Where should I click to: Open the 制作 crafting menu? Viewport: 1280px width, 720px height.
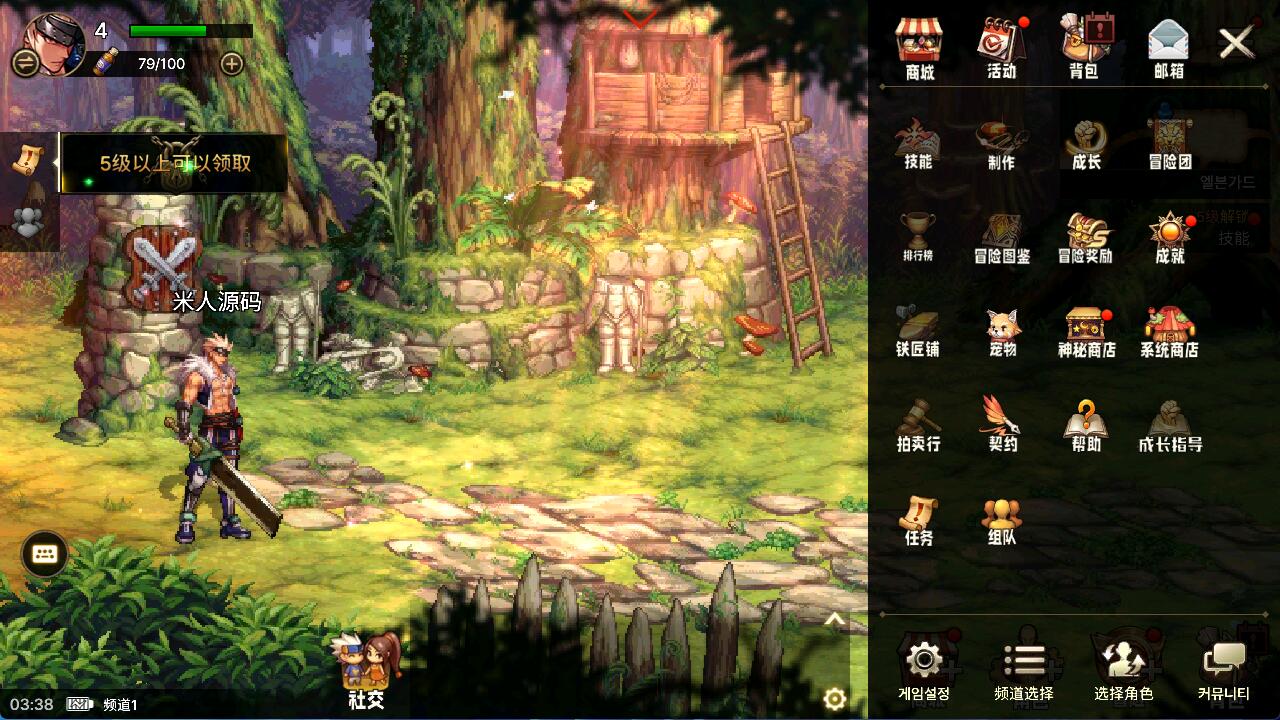click(x=1001, y=143)
